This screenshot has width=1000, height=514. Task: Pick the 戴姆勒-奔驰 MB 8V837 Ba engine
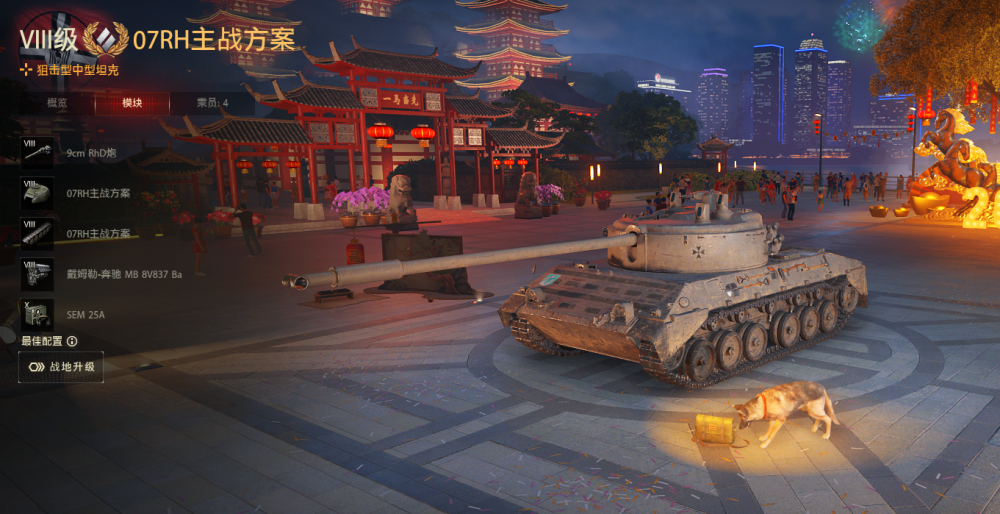click(x=37, y=273)
